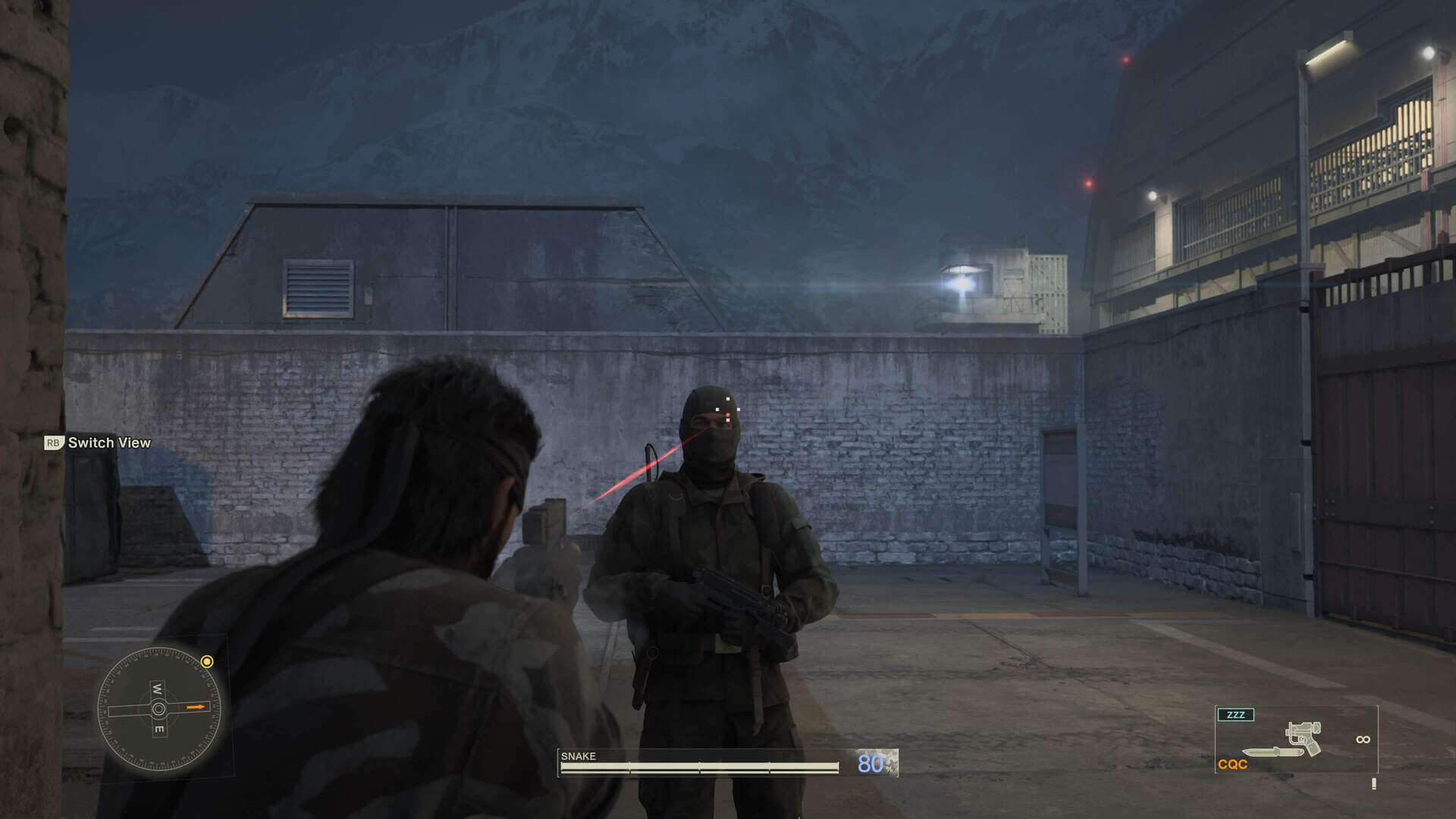Viewport: 1456px width, 819px height.
Task: Select the W marker on the compass dial
Action: pos(158,689)
